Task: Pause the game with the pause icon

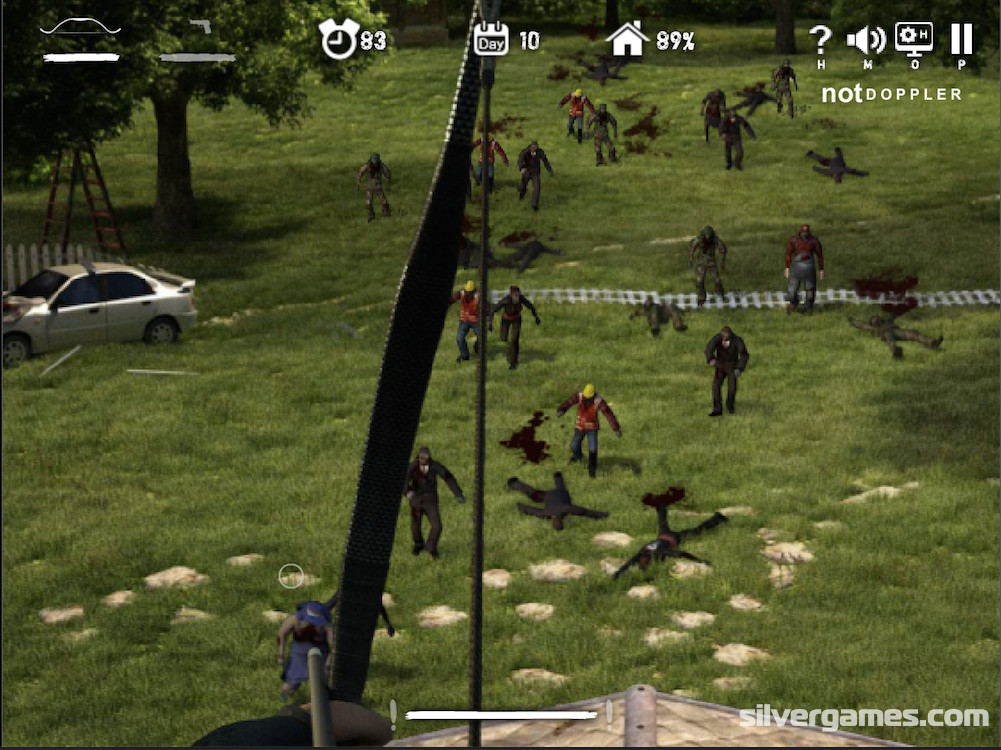Action: pos(961,39)
